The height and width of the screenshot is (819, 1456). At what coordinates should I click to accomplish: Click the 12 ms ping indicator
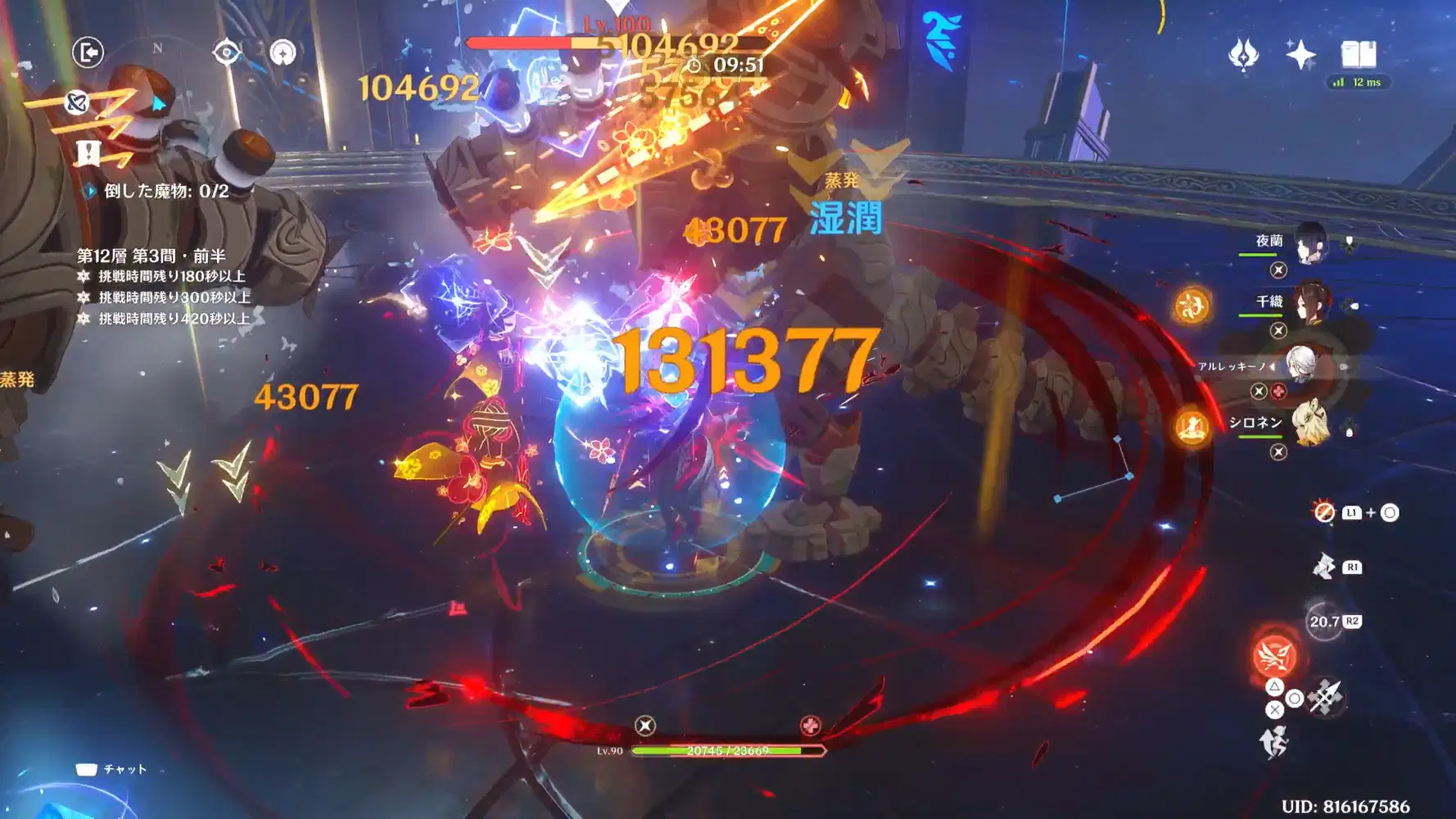[1356, 82]
